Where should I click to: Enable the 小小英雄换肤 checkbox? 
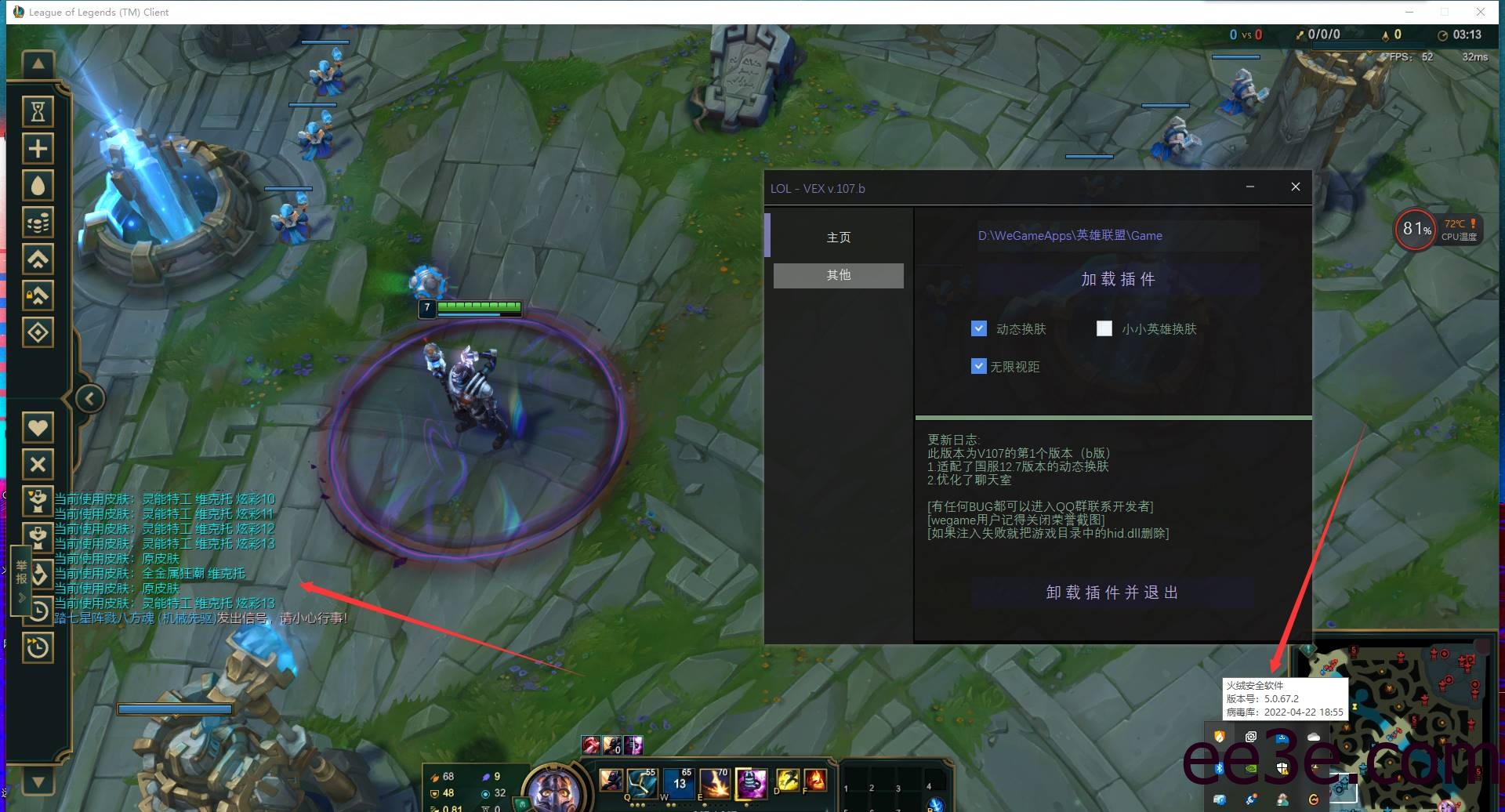(x=1104, y=328)
